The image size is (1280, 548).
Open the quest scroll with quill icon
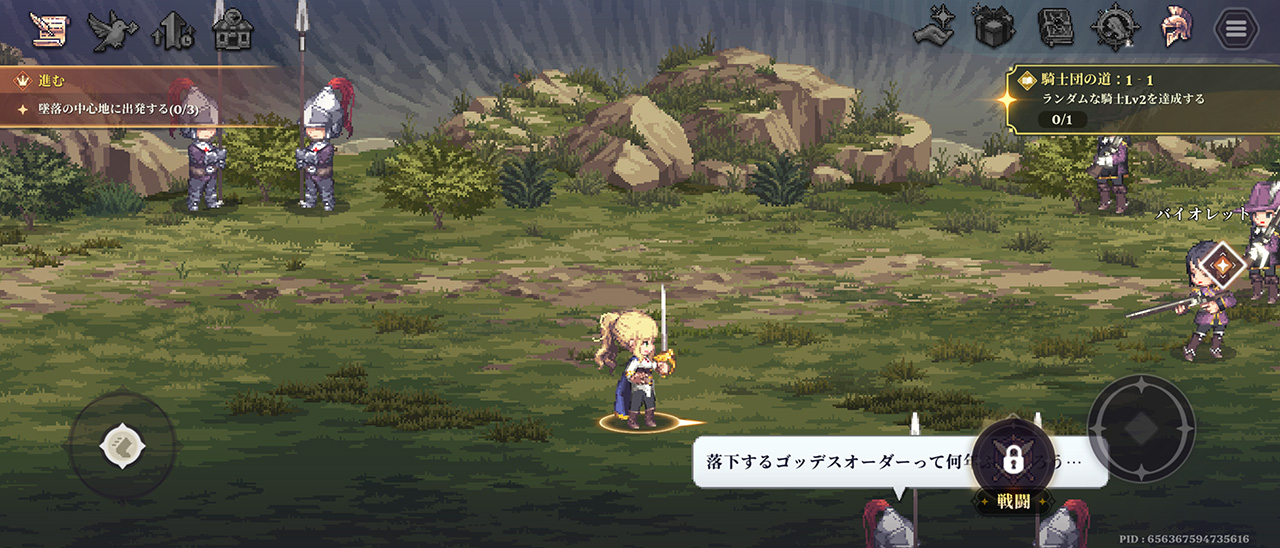pos(45,30)
